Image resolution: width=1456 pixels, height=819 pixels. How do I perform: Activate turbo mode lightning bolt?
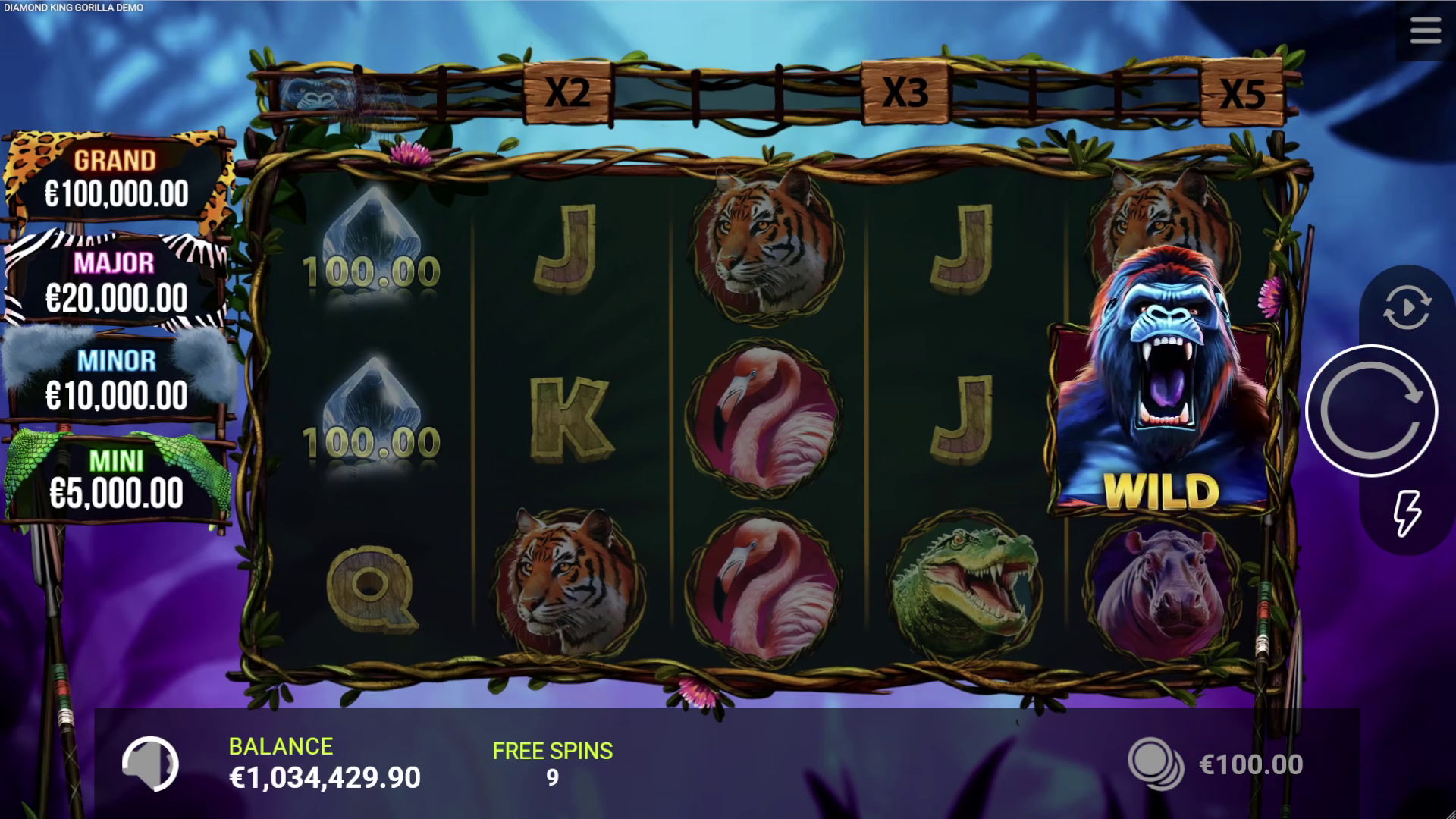(1407, 513)
